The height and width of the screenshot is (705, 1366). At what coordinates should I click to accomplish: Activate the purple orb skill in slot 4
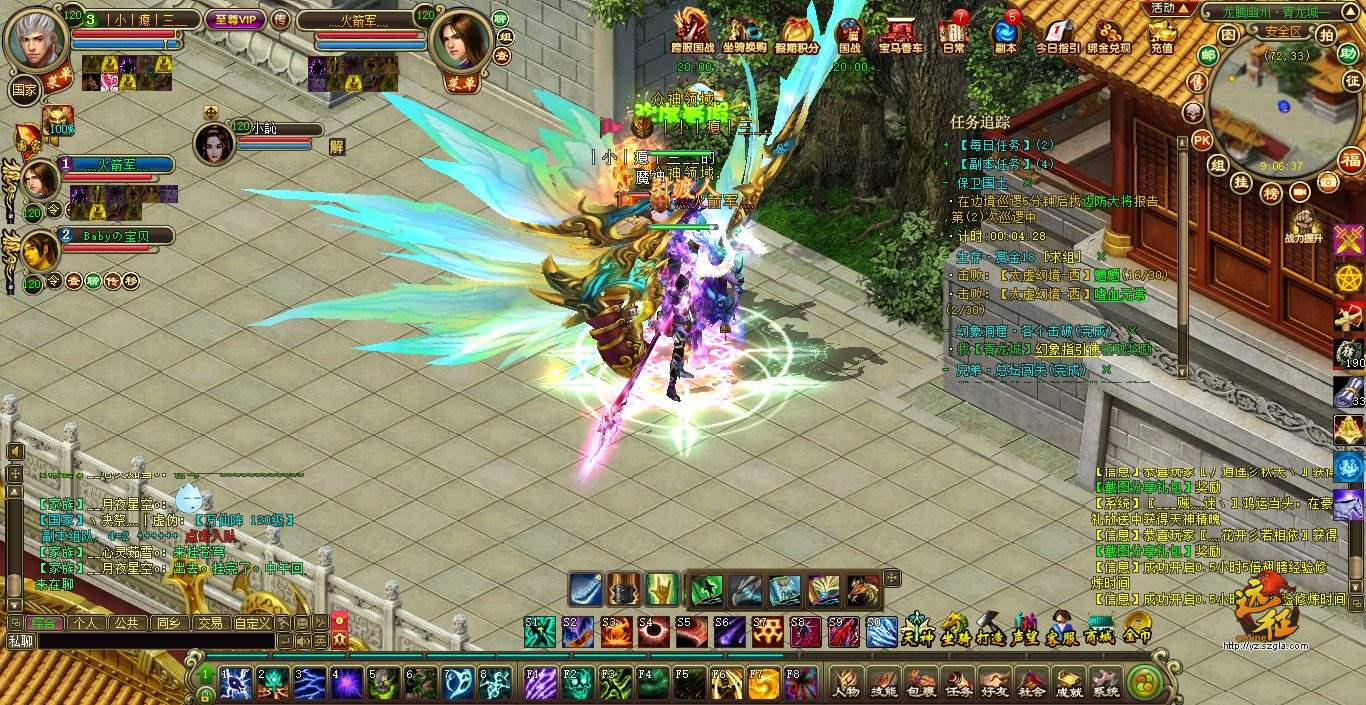pos(347,682)
